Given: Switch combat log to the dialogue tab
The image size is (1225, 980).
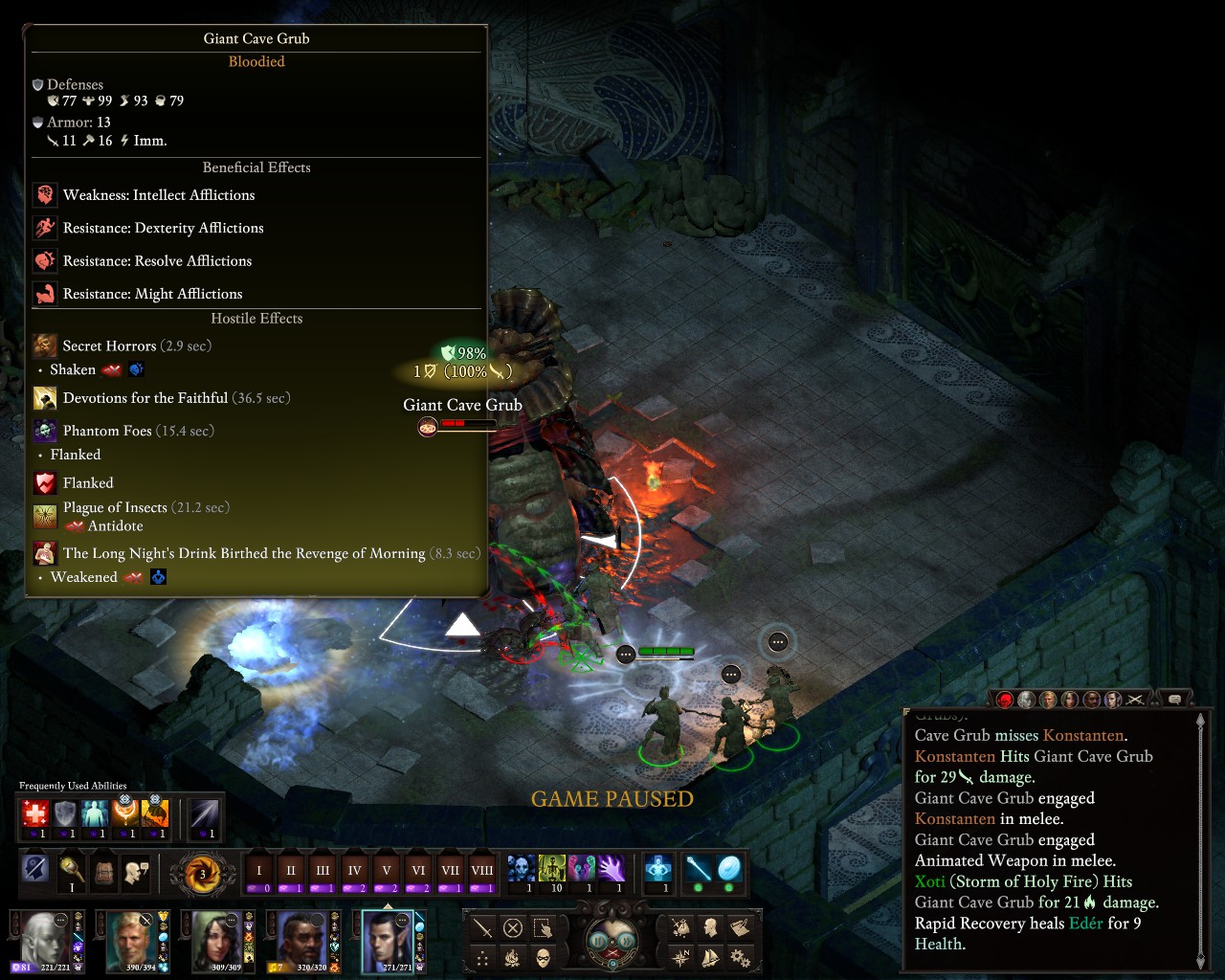Looking at the screenshot, I should pos(1174,699).
